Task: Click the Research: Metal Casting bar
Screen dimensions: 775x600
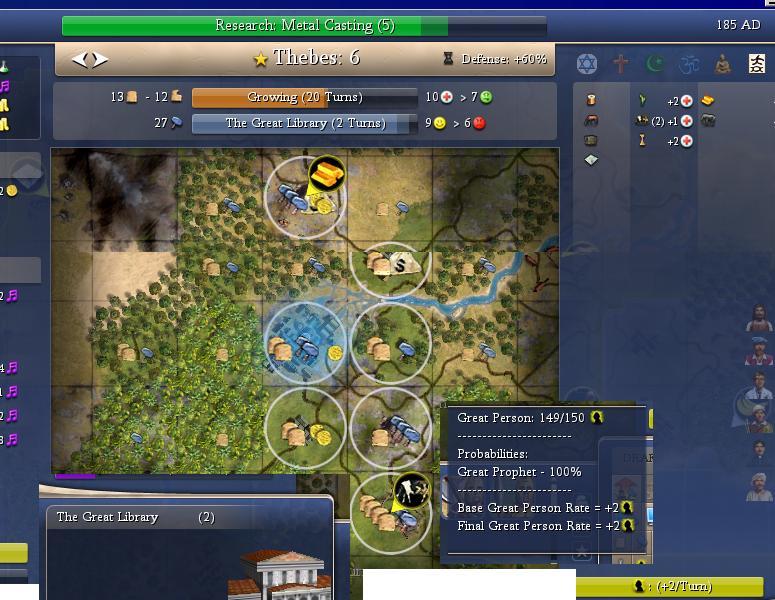Action: pyautogui.click(x=304, y=26)
